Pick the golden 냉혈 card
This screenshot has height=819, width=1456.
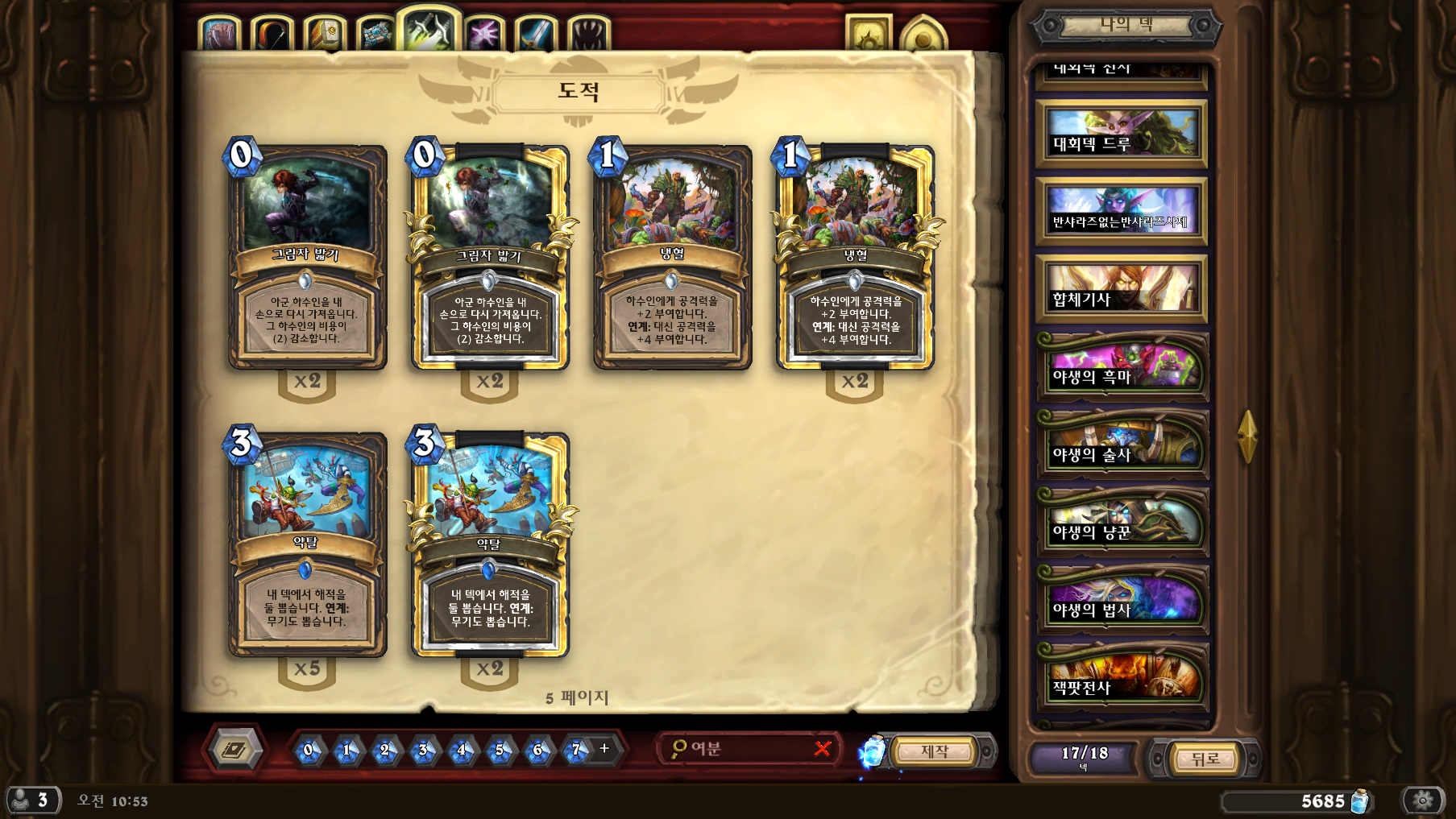click(855, 258)
